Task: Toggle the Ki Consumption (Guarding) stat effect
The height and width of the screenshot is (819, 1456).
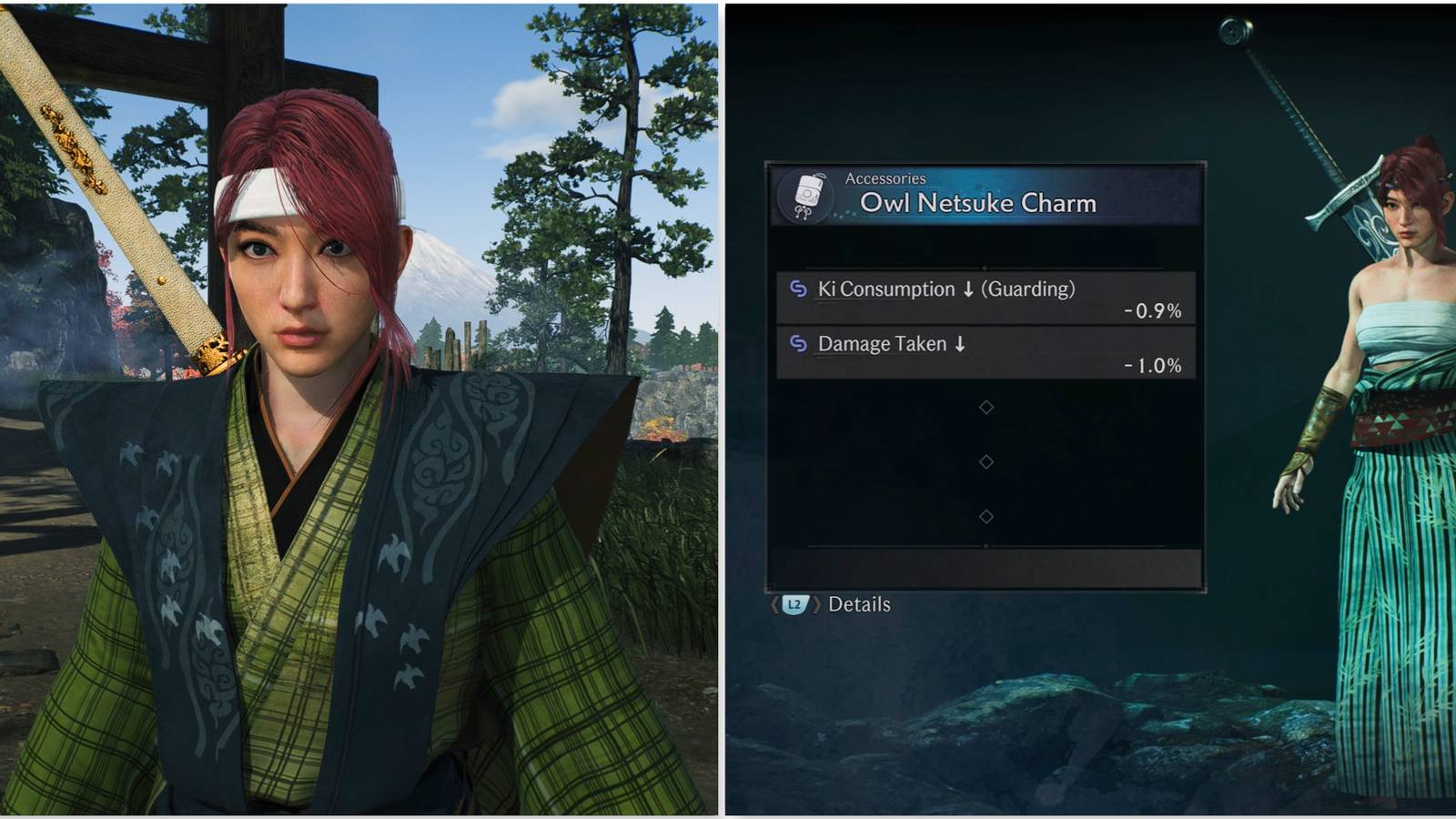Action: (946, 289)
